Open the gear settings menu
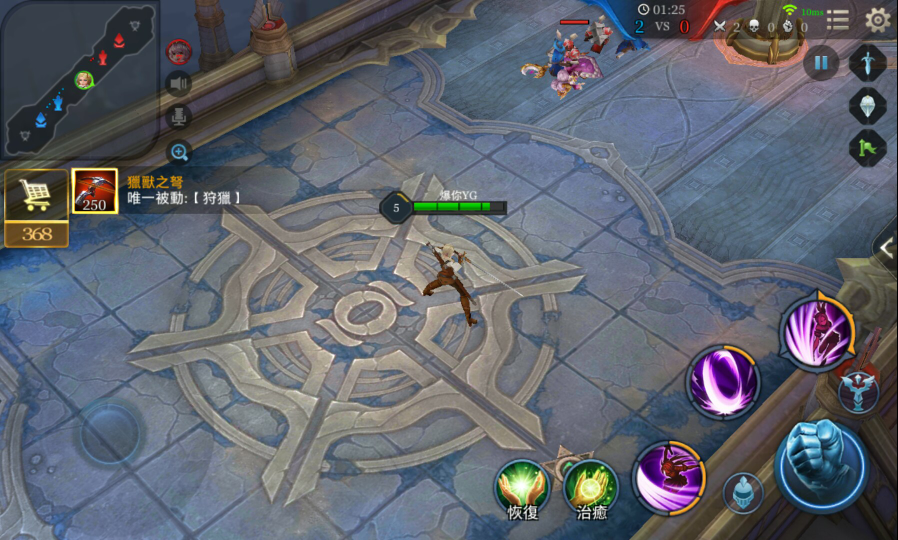This screenshot has width=898, height=540. (x=877, y=19)
